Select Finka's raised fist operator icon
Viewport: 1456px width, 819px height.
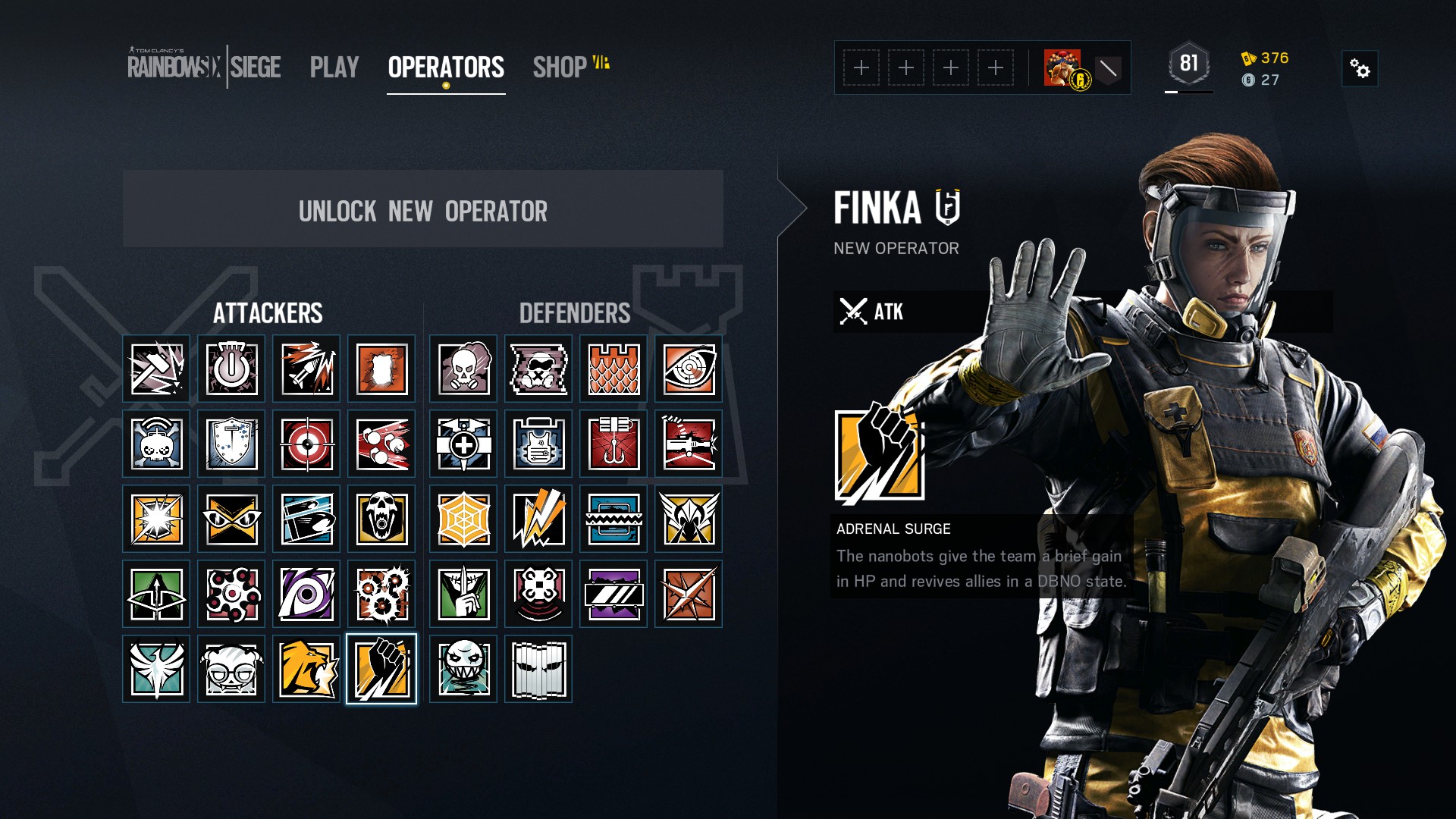pyautogui.click(x=381, y=670)
